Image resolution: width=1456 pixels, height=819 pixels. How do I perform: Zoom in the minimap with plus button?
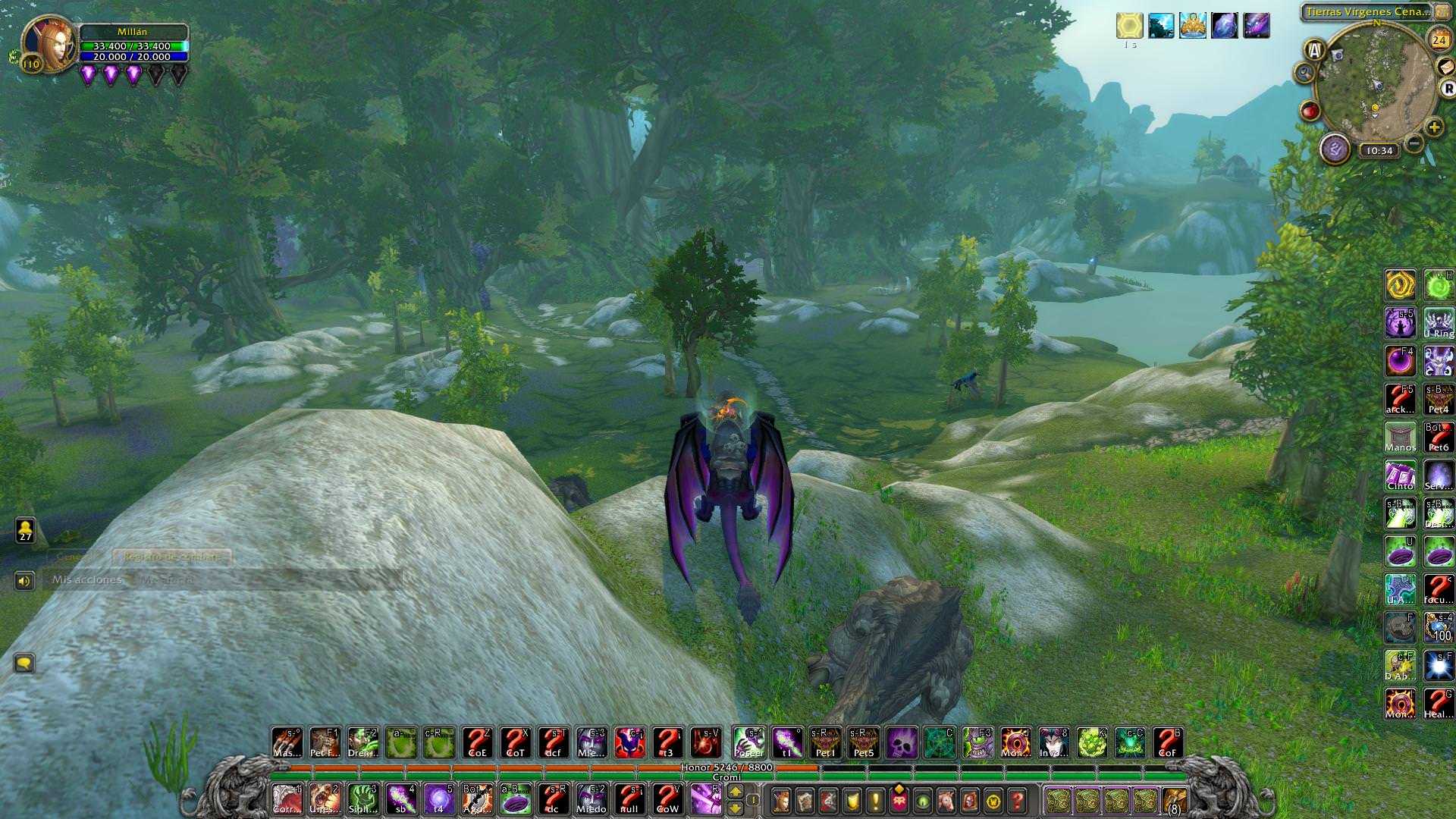pos(1433,127)
